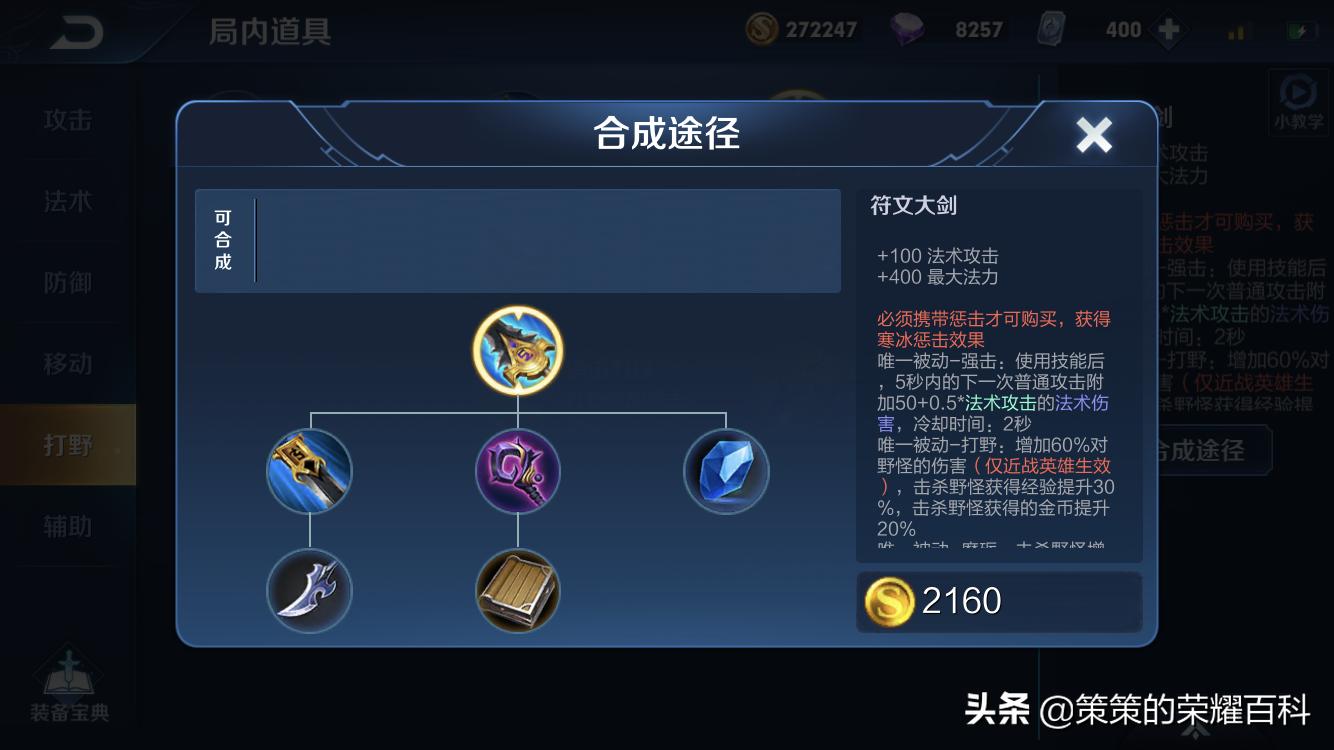Click the rune currency icon showing 400

tap(1051, 29)
